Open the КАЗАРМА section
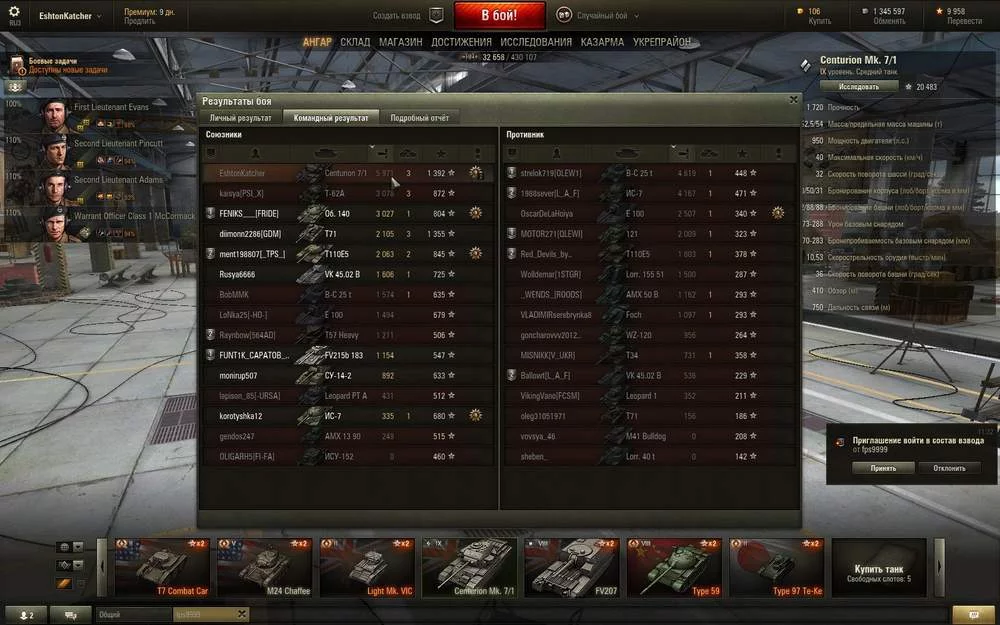The image size is (1000, 625). (x=602, y=42)
